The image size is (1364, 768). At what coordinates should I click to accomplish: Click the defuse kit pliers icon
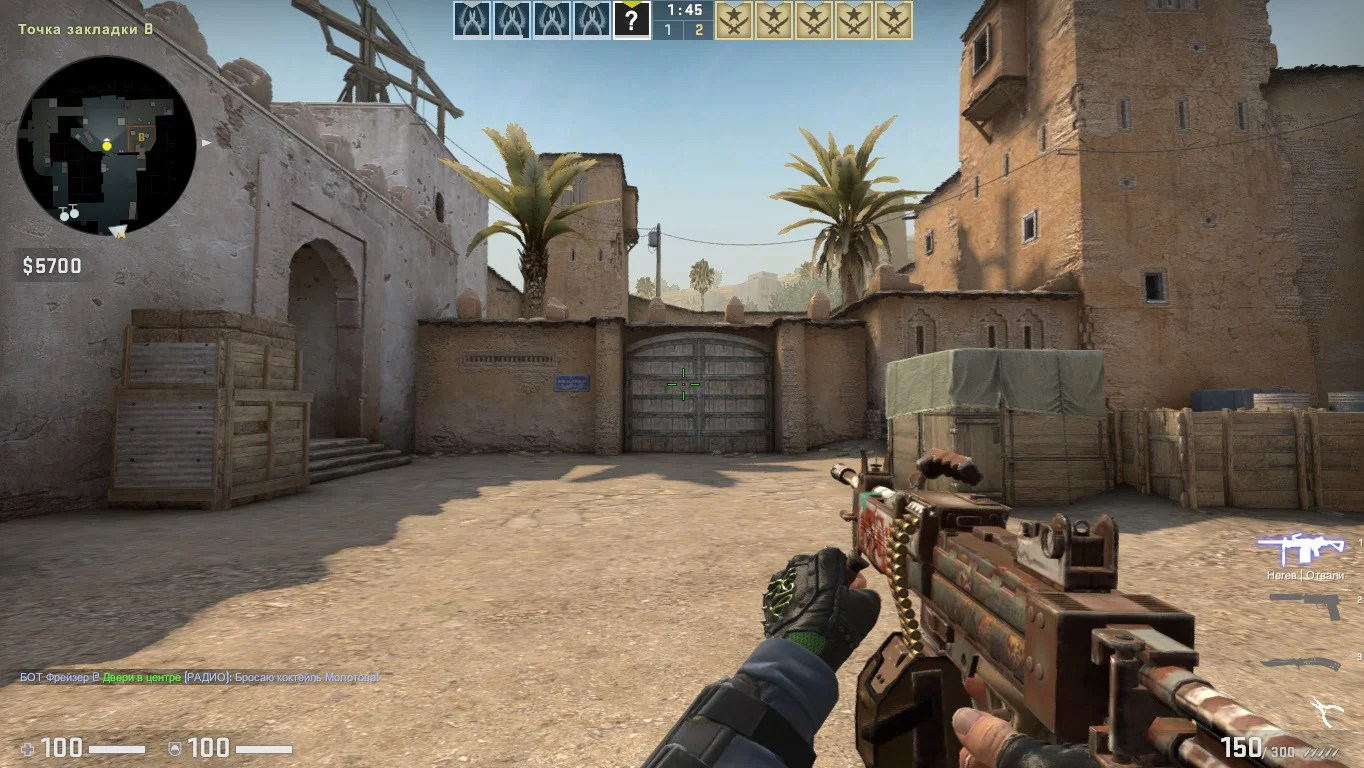click(1327, 712)
